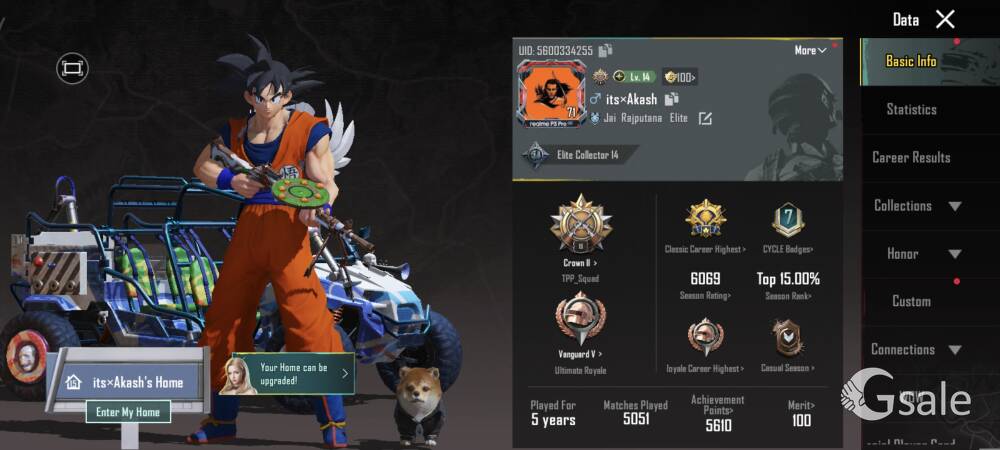Image resolution: width=1000 pixels, height=450 pixels.
Task: View Achievement Points details
Action: click(x=717, y=413)
